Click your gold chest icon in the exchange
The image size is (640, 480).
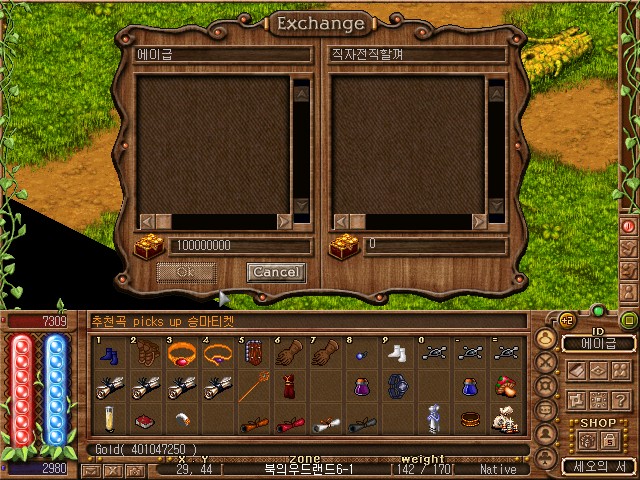click(149, 245)
